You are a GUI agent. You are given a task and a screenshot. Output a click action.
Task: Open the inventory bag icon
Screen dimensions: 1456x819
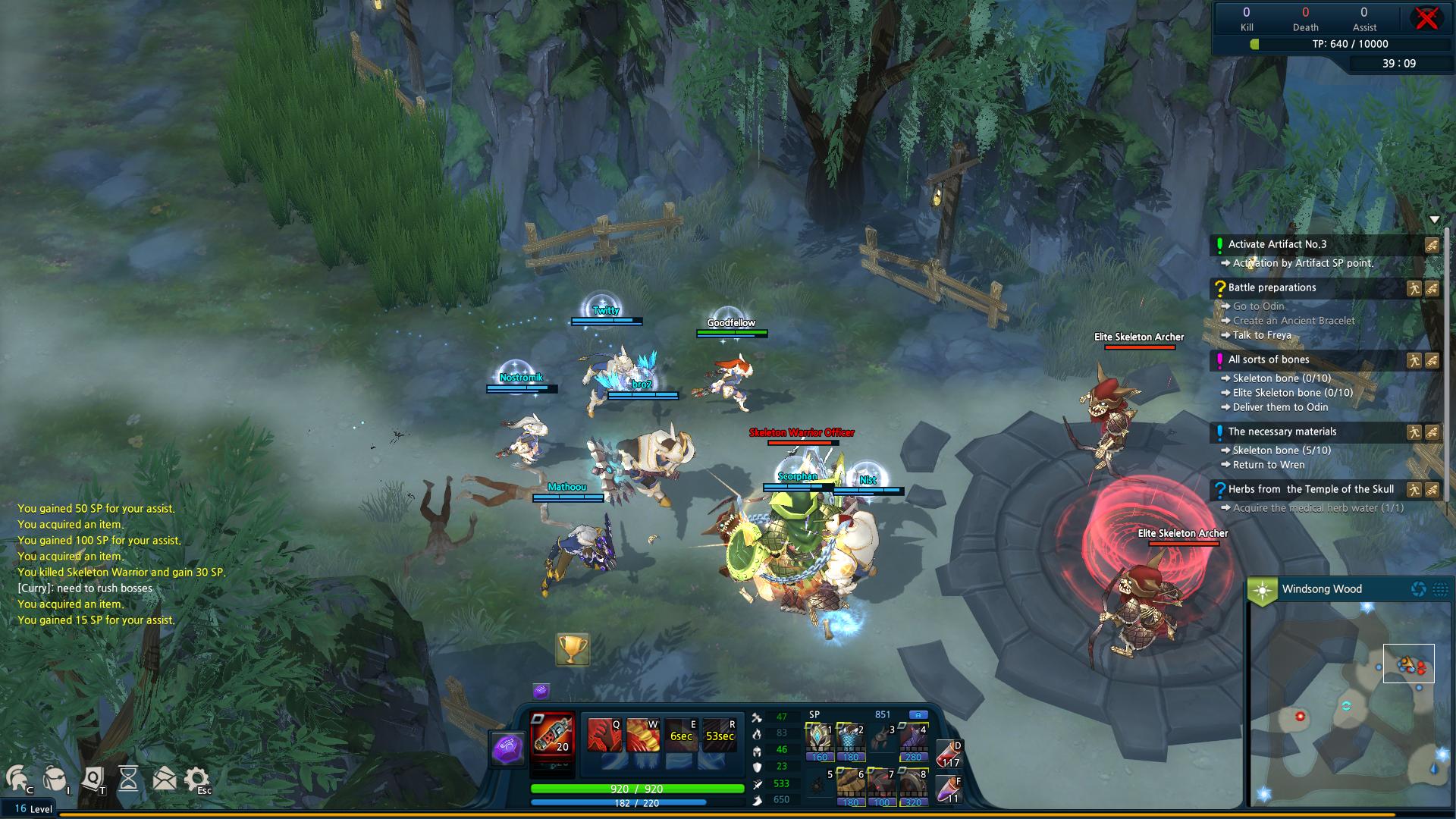pos(55,778)
